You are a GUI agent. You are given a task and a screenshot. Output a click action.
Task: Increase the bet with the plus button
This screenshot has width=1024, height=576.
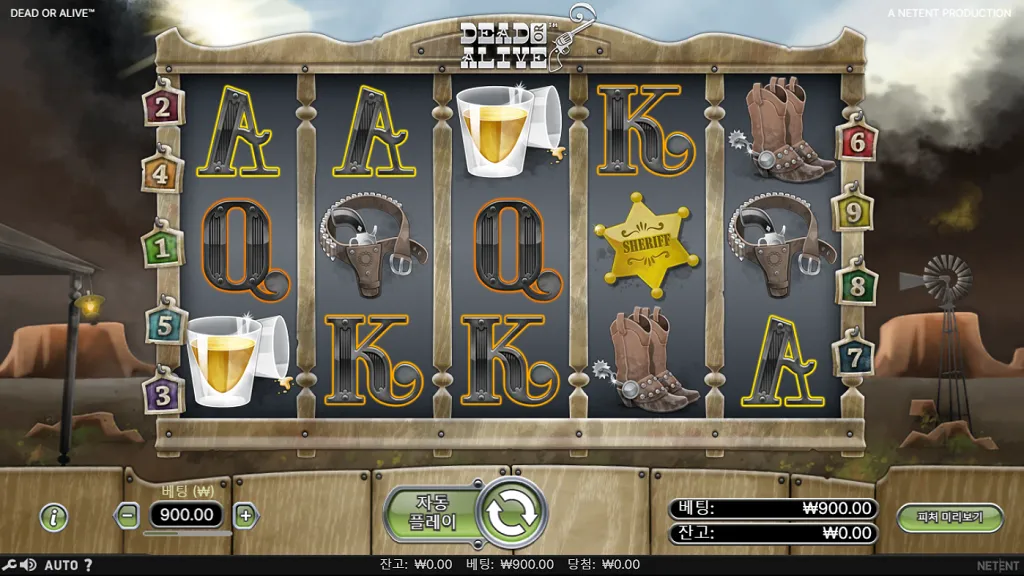click(246, 516)
